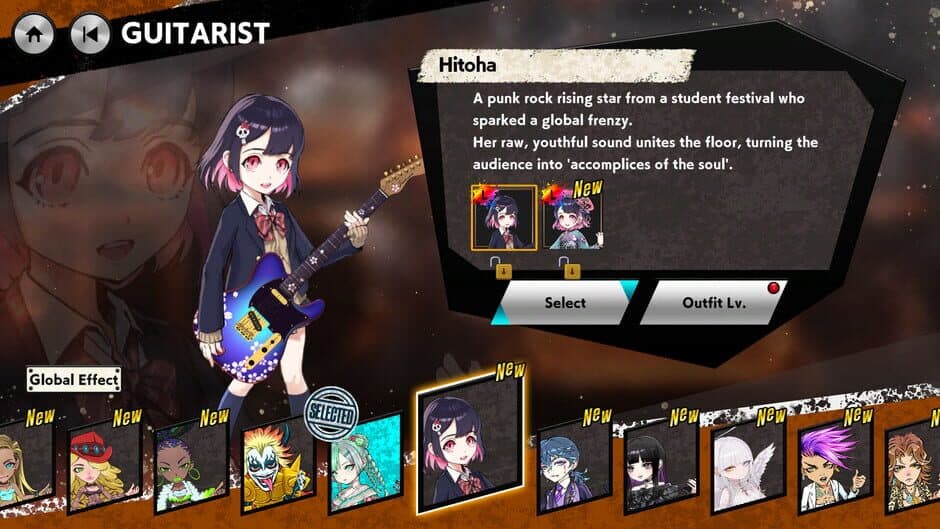Image resolution: width=940 pixels, height=529 pixels.
Task: Choose Hitoha's new kimono outfit
Action: click(572, 219)
